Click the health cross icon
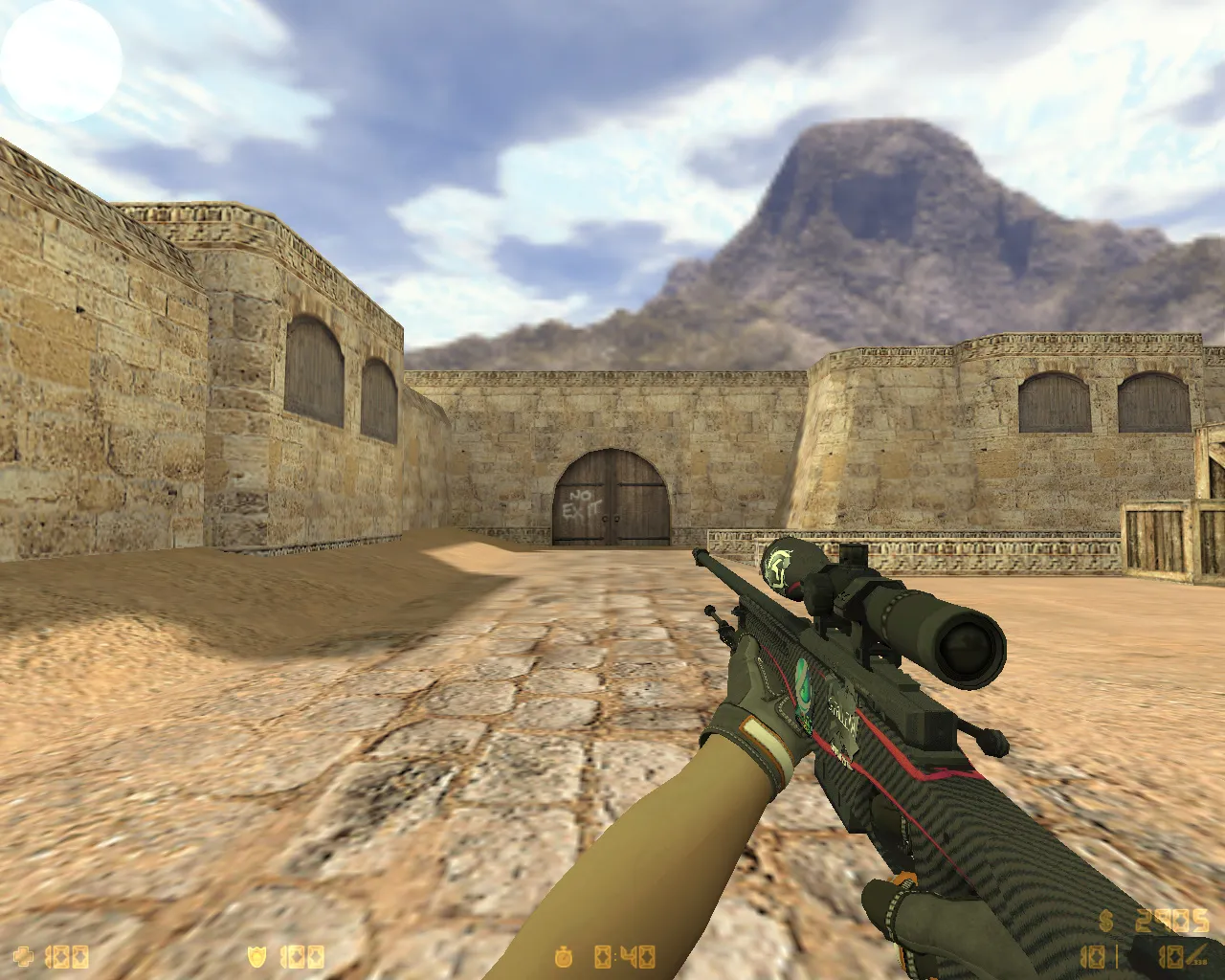Viewport: 1225px width, 980px height. [x=24, y=955]
